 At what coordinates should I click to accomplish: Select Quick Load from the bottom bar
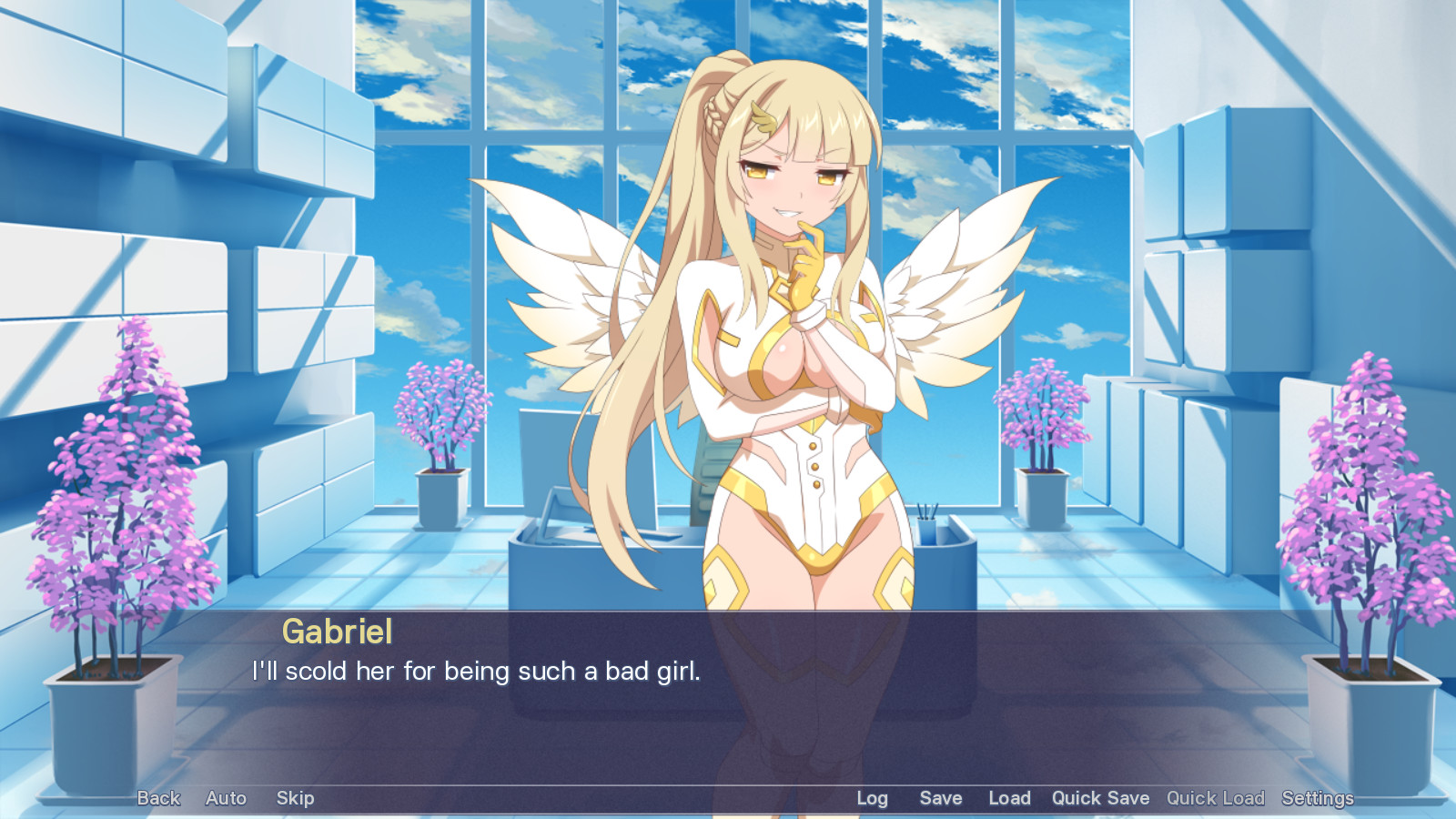point(1215,798)
